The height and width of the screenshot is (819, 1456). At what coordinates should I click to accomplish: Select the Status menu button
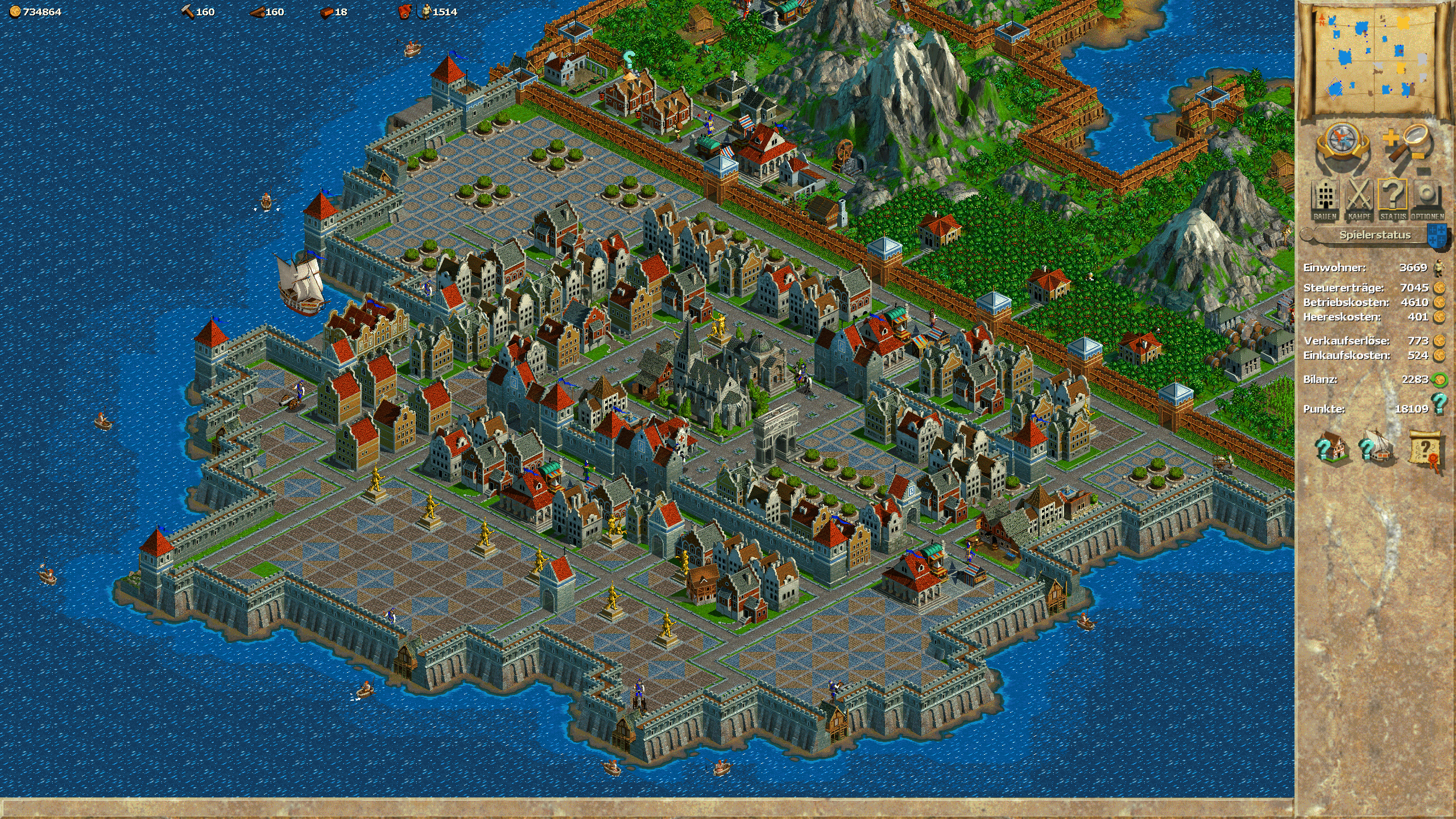1393,200
